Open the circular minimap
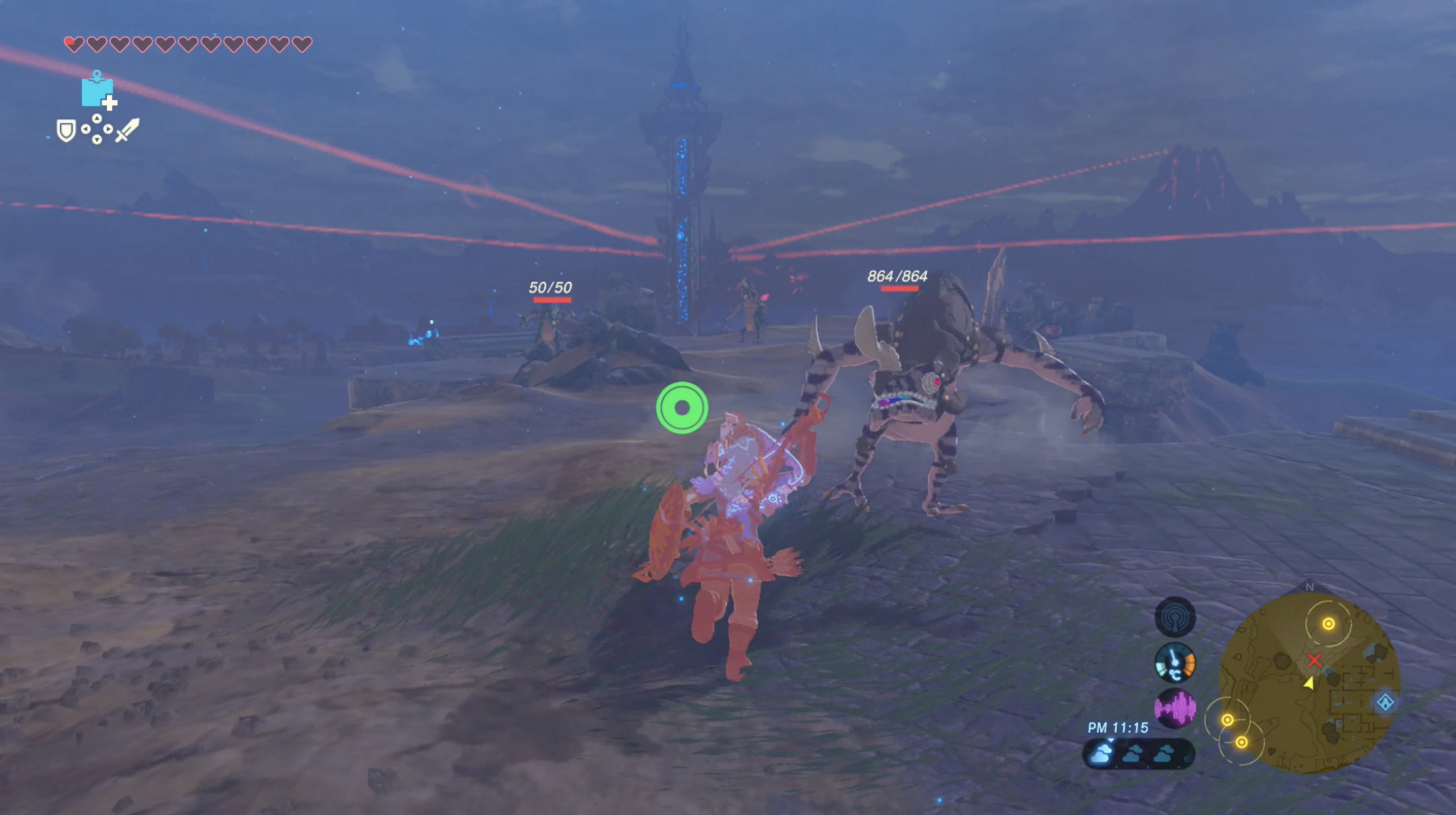 (x=1309, y=682)
